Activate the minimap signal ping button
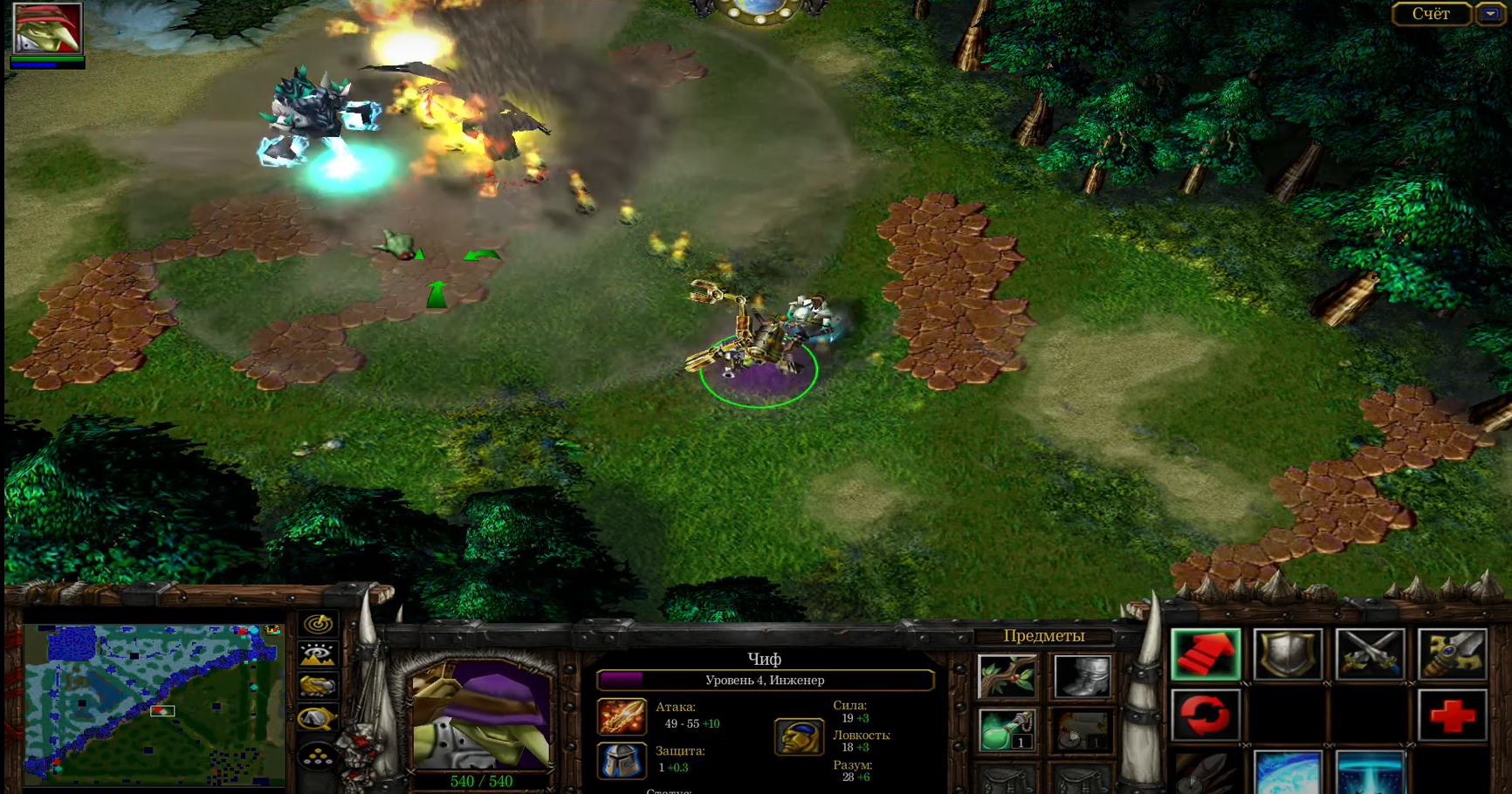 click(x=318, y=623)
